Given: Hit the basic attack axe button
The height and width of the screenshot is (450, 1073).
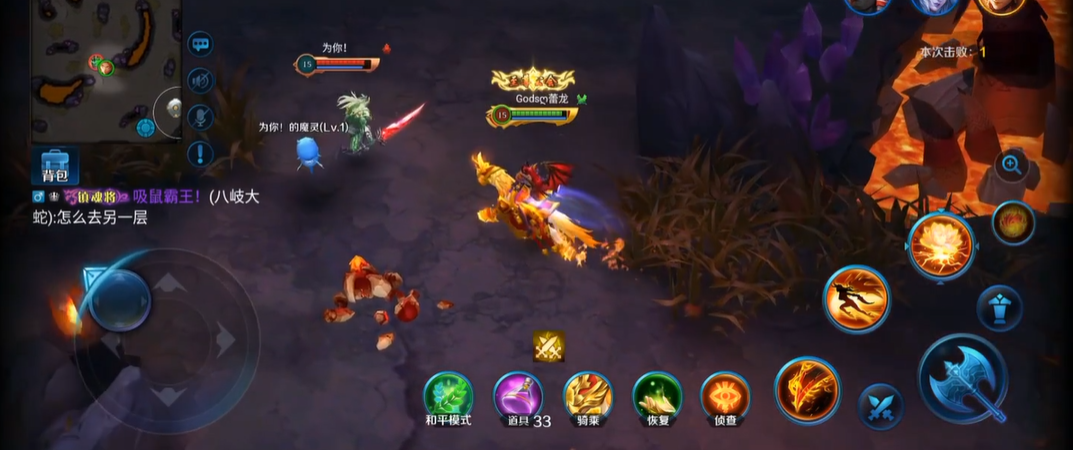Looking at the screenshot, I should tap(962, 378).
